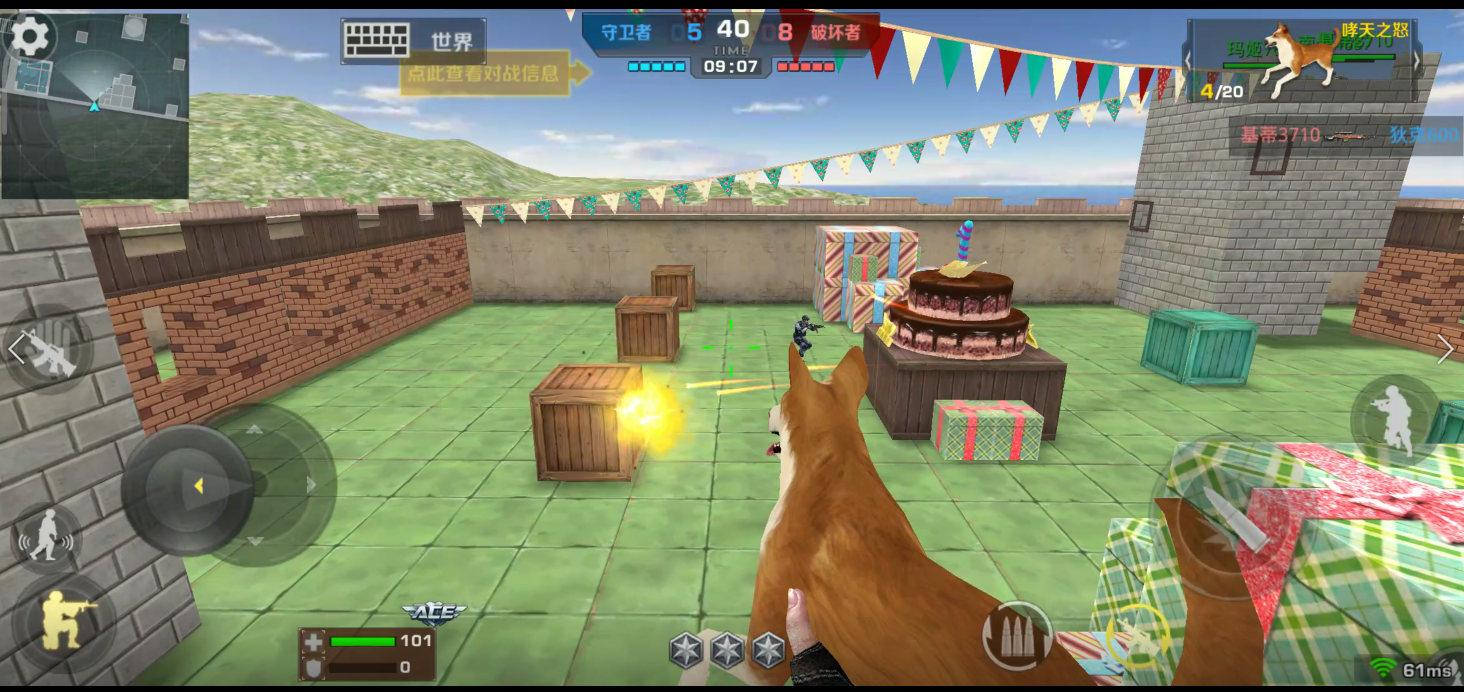Reload with the three-bullets button
The image size is (1464, 692).
point(1017,635)
